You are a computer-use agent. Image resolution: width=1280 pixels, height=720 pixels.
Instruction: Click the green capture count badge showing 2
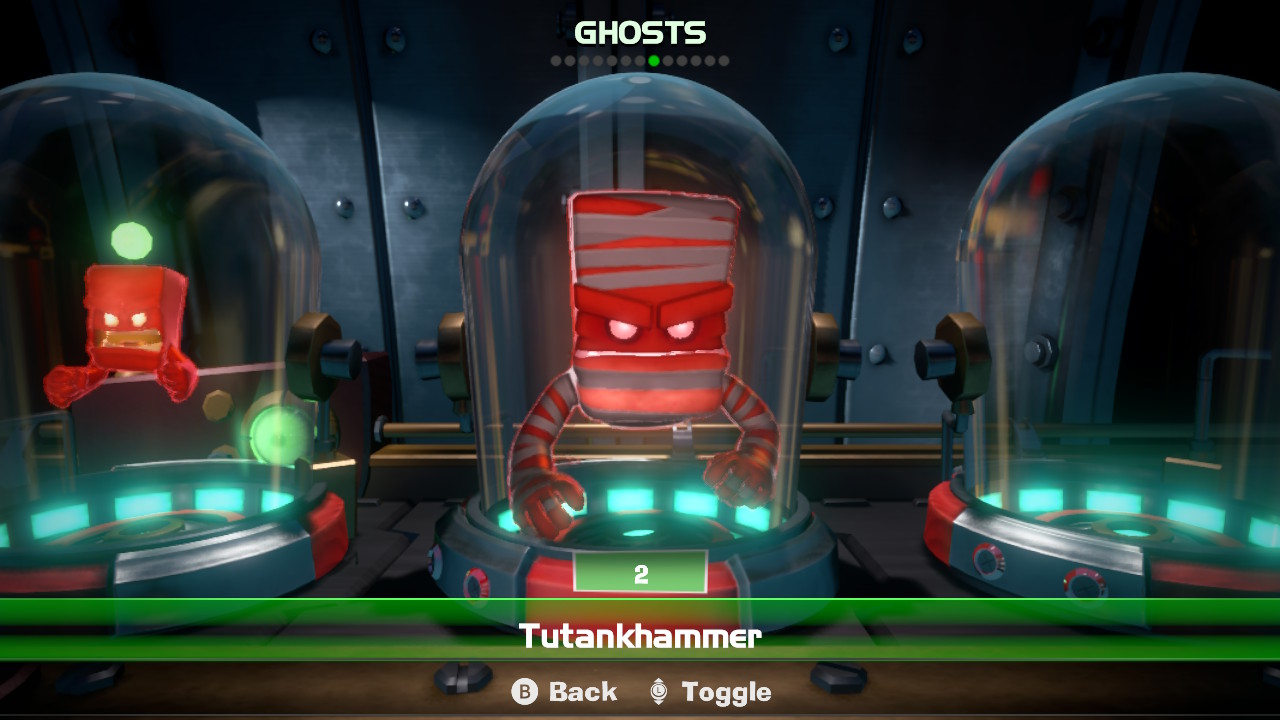click(x=640, y=573)
